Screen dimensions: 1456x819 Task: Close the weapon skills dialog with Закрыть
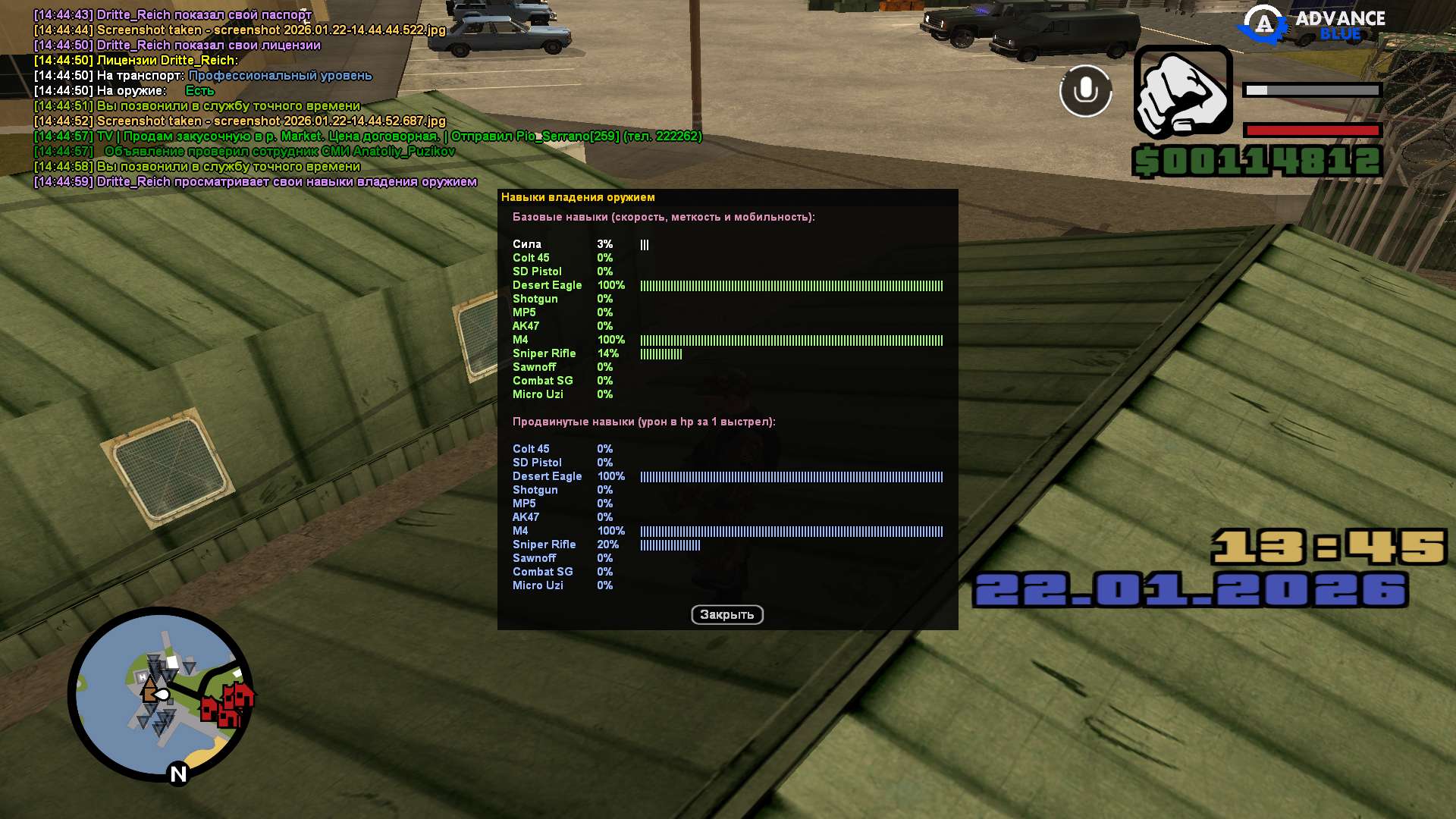726,614
